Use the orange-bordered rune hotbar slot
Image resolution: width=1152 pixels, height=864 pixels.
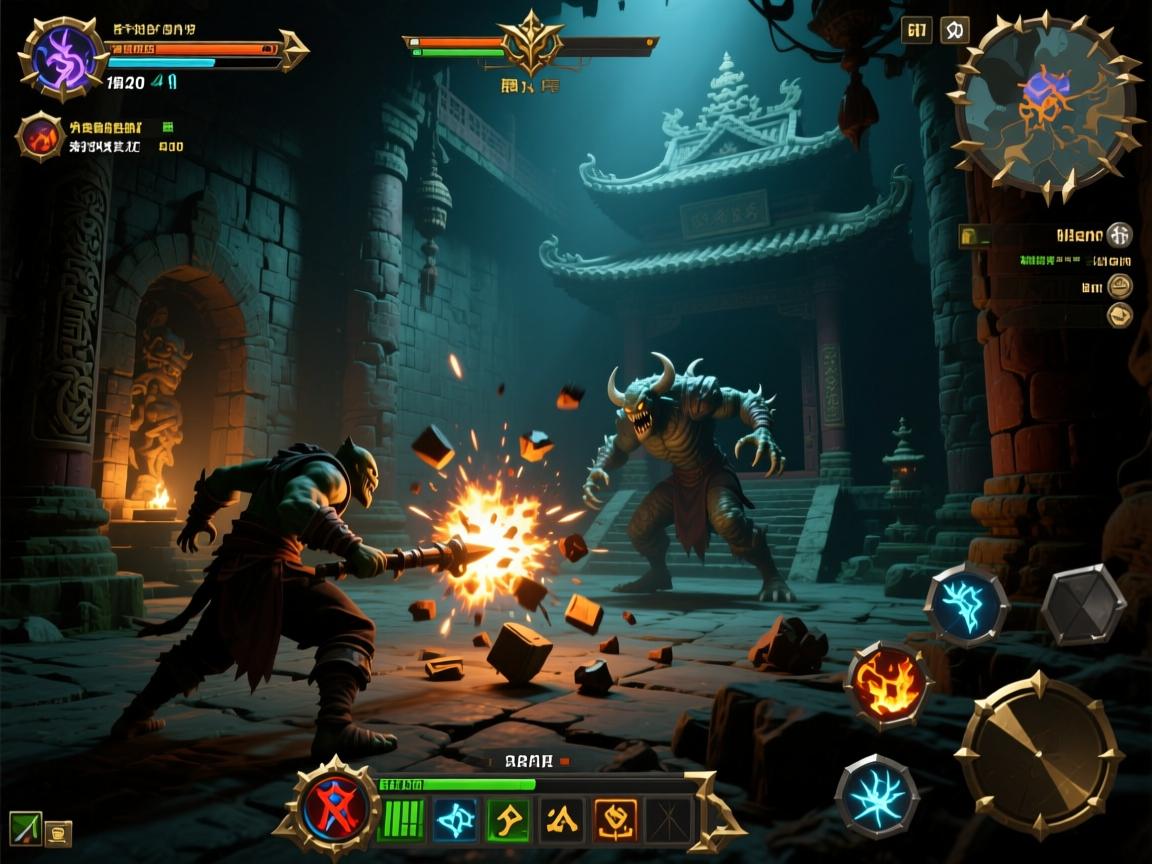click(615, 820)
